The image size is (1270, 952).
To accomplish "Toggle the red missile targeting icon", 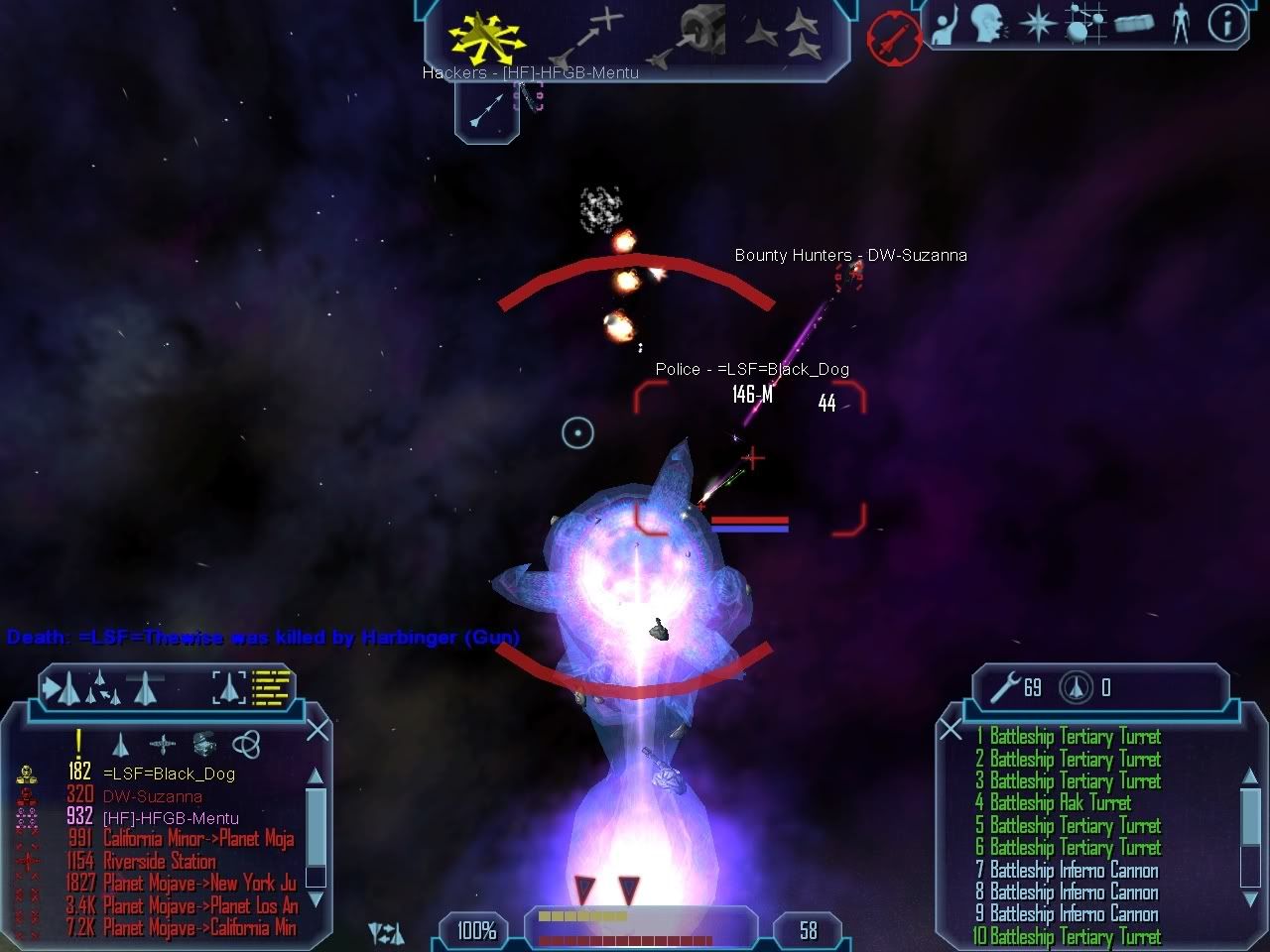I will [x=894, y=38].
